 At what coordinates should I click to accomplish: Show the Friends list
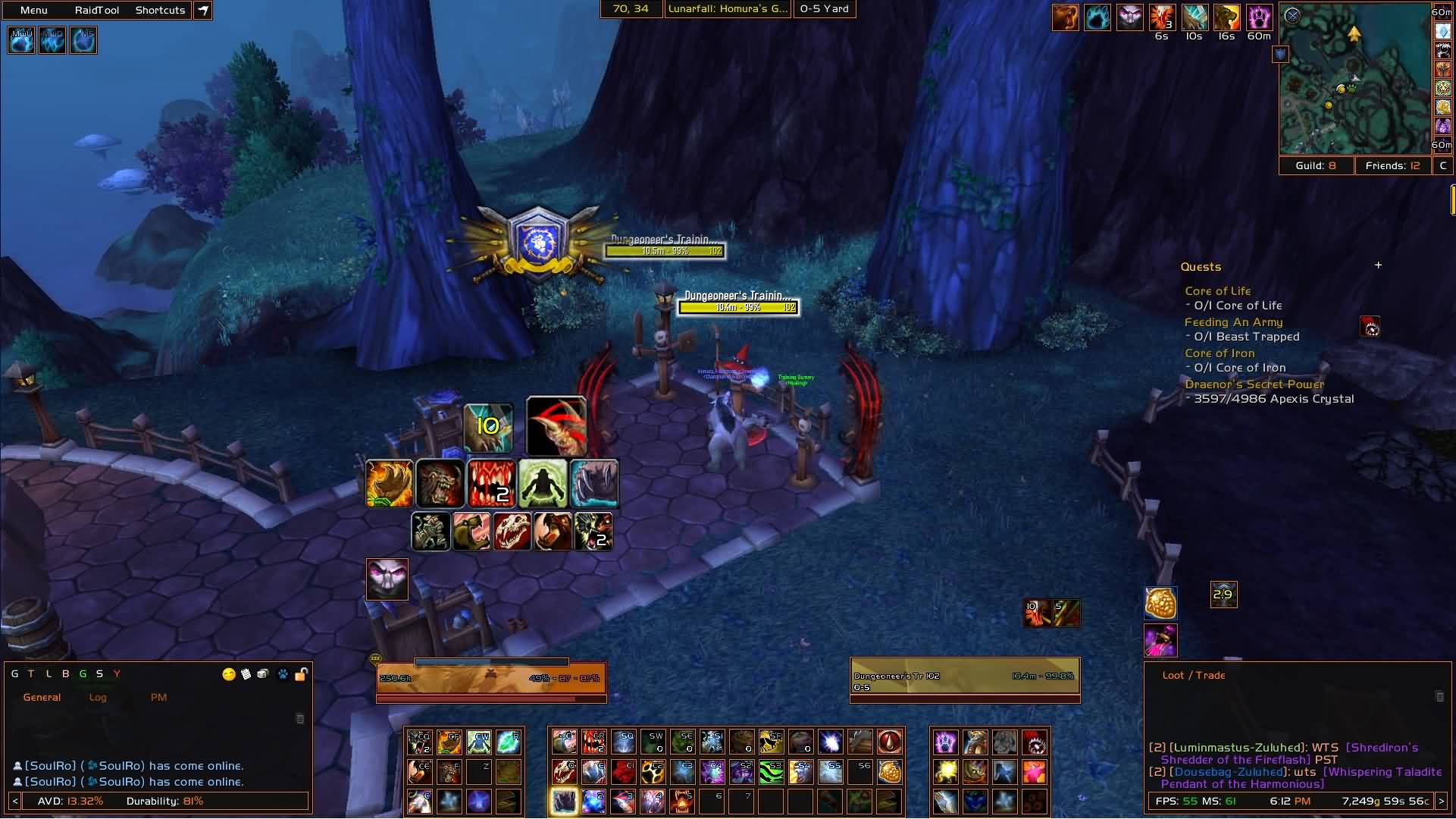coord(1392,165)
